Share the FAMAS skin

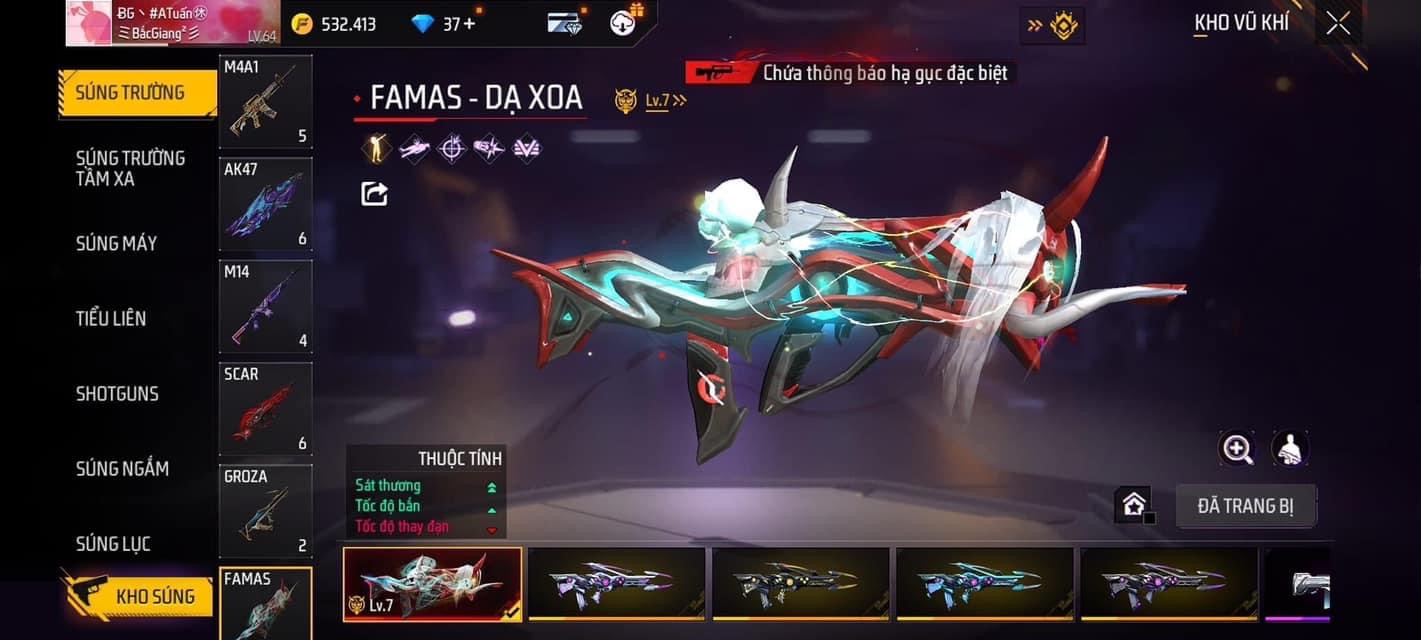coord(374,193)
